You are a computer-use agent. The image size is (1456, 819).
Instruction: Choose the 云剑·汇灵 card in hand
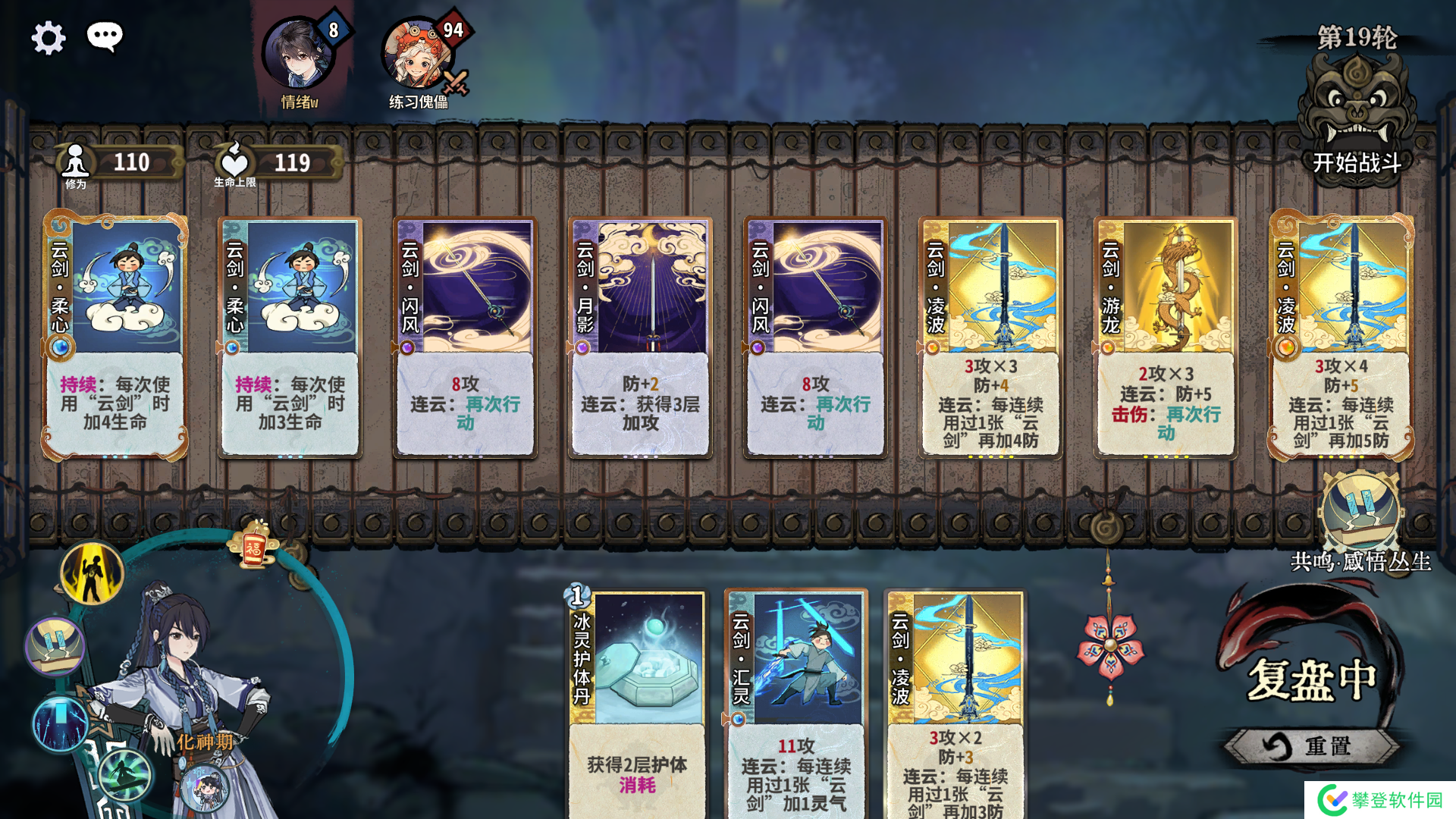(x=796, y=701)
